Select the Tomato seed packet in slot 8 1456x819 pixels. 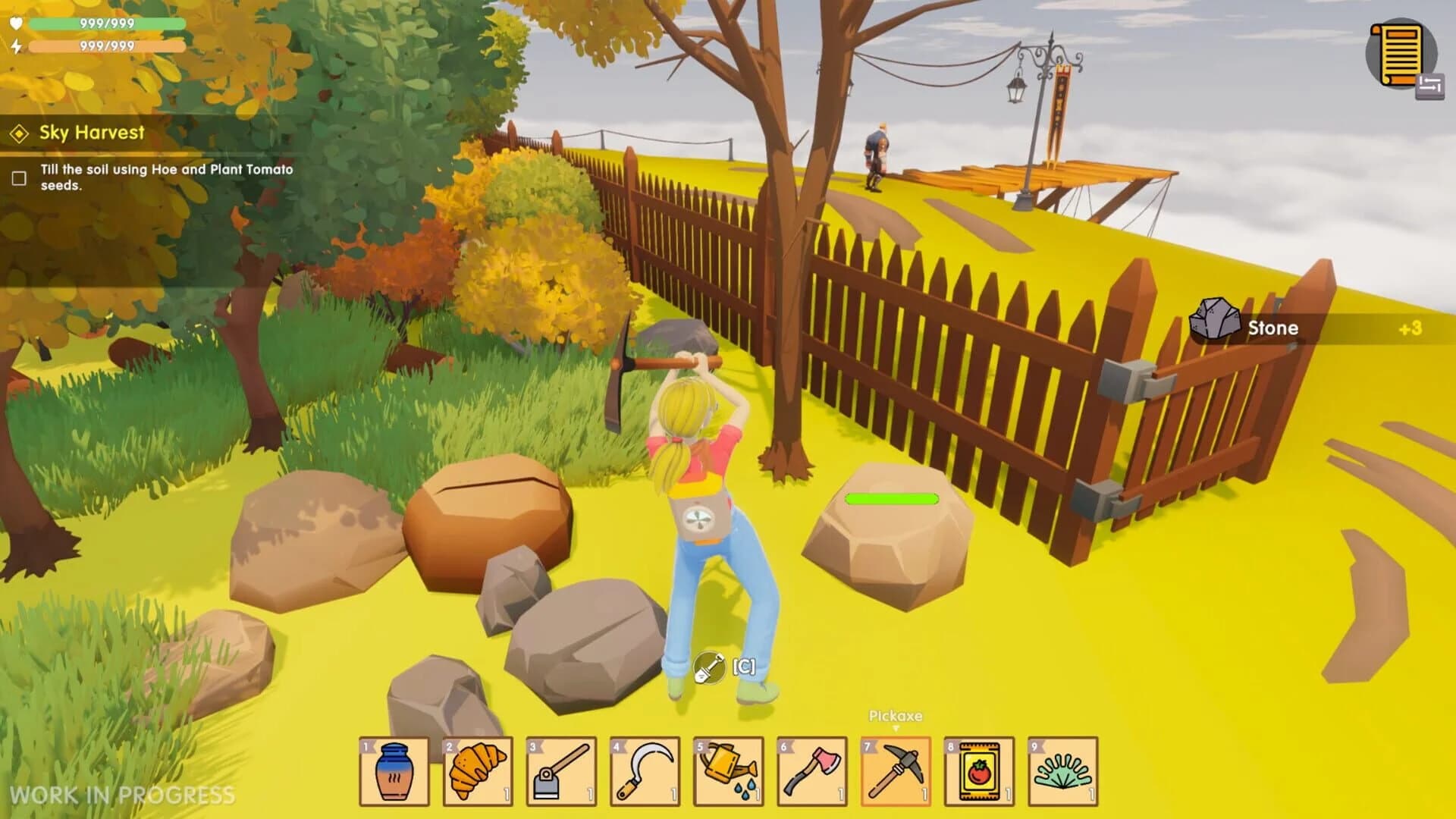[x=976, y=770]
